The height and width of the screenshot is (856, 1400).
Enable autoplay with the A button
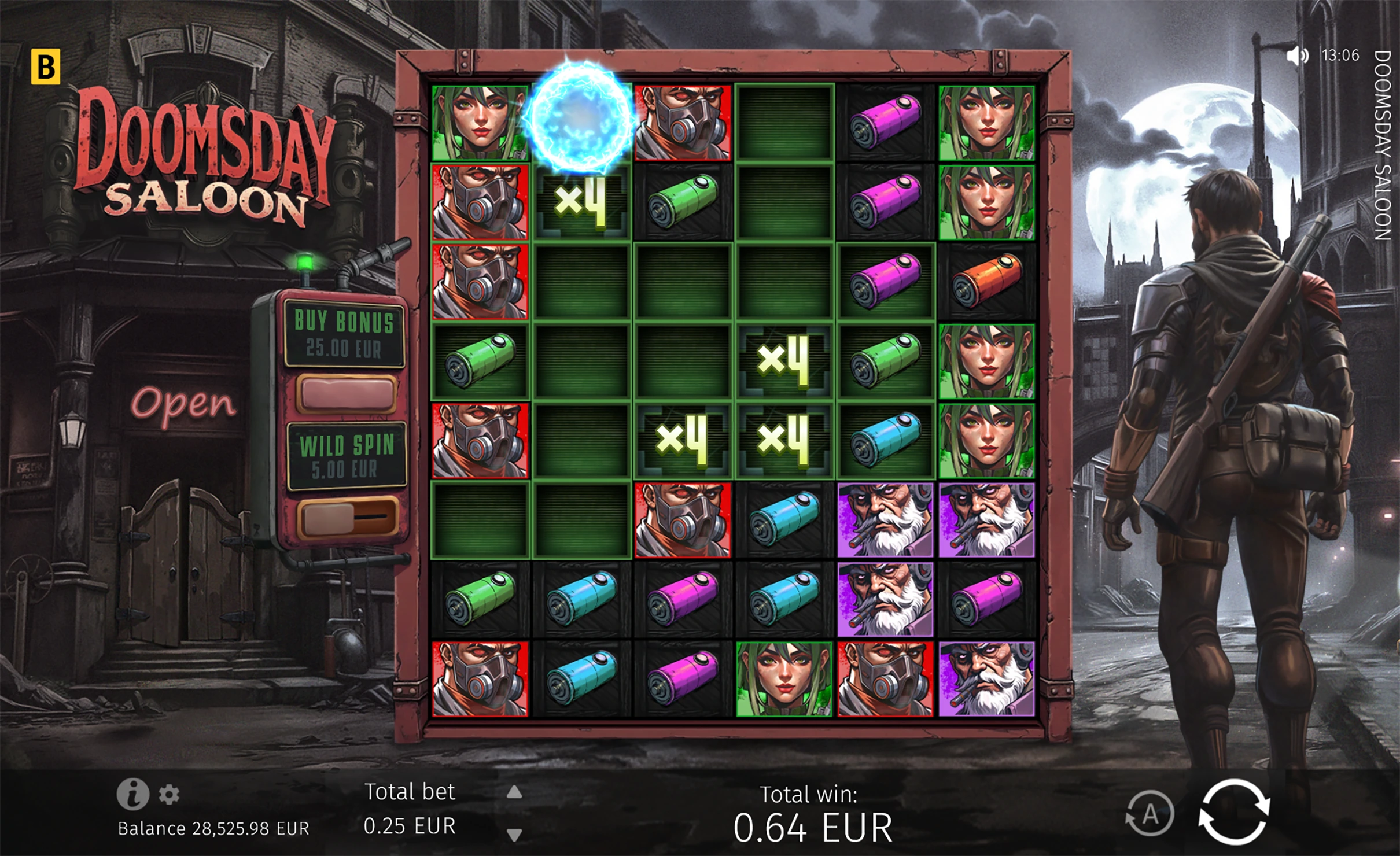[x=1150, y=814]
